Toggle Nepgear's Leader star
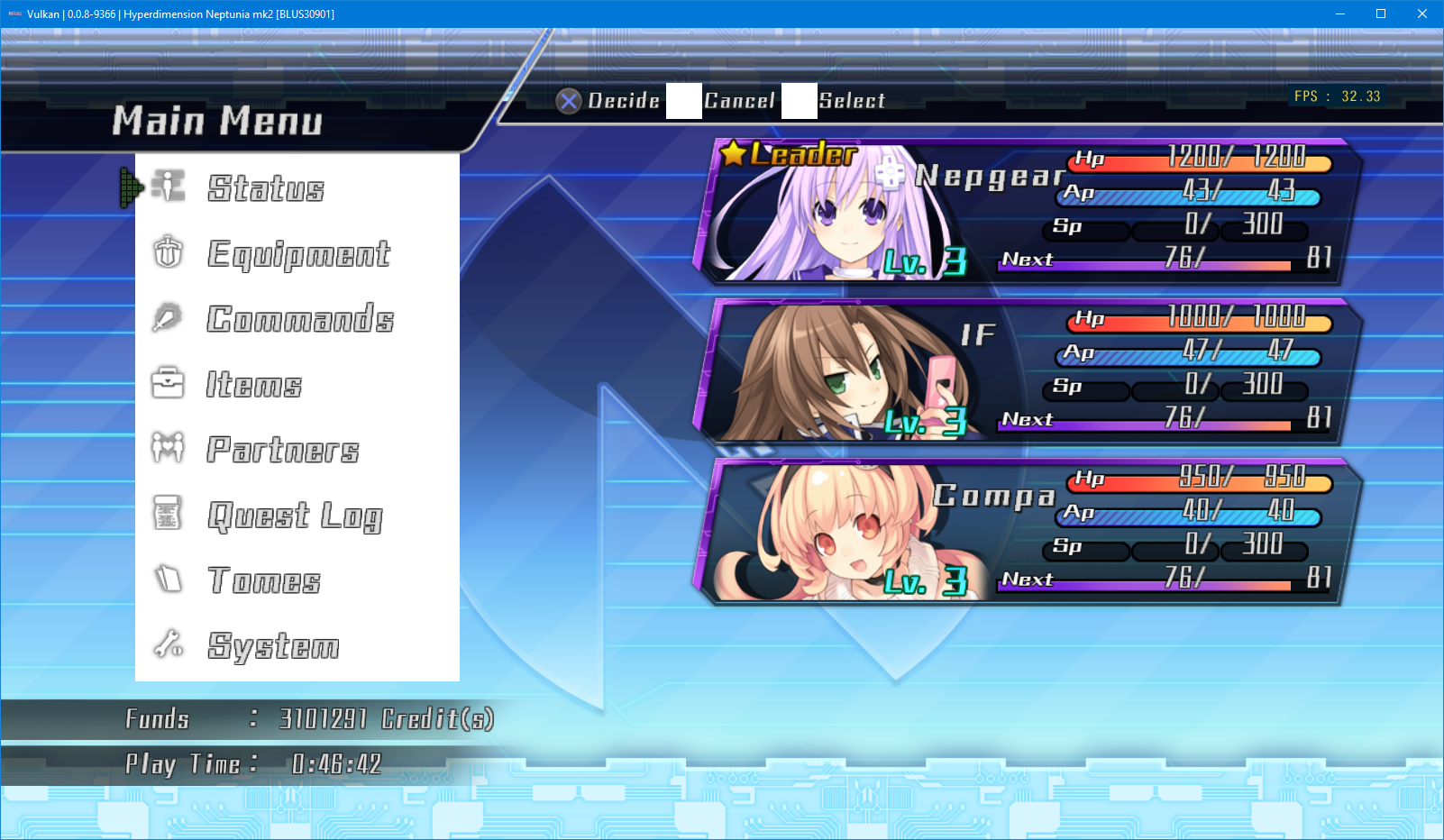 coord(733,153)
